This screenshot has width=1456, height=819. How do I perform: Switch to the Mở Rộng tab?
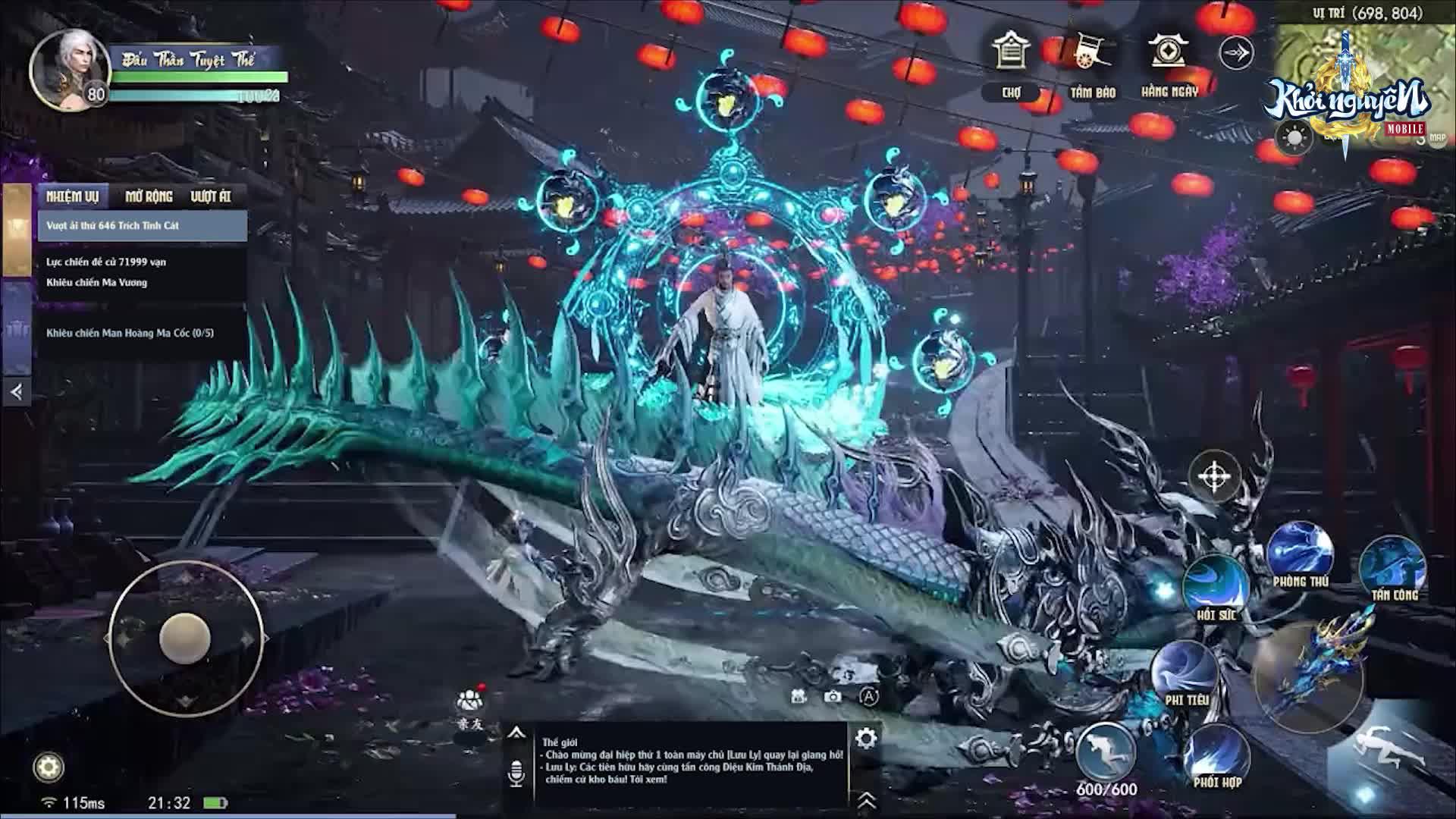(x=149, y=195)
